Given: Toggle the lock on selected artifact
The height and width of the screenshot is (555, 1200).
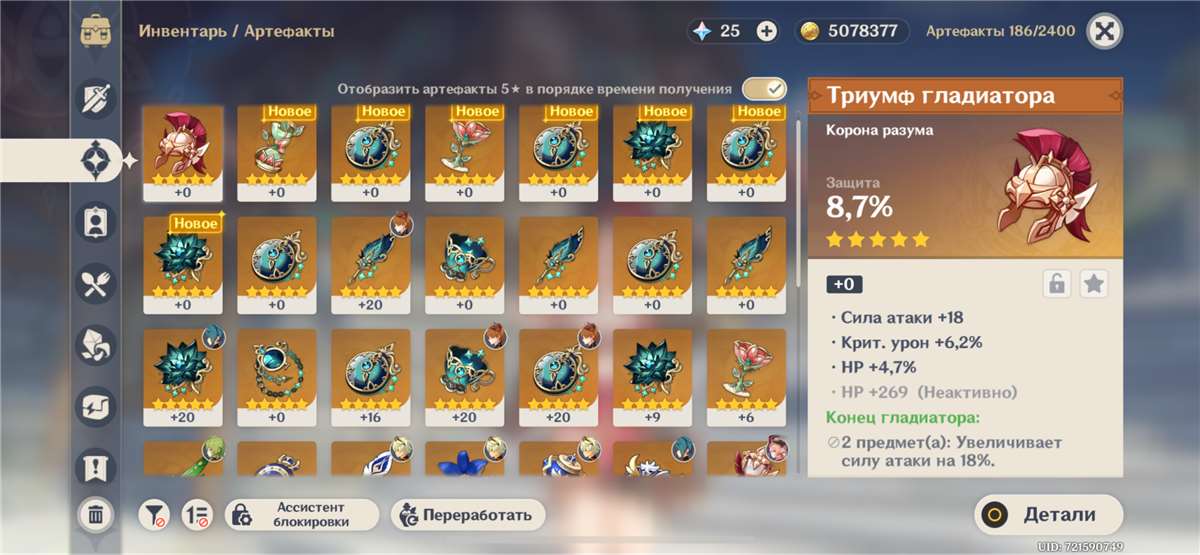Looking at the screenshot, I should tap(1056, 284).
